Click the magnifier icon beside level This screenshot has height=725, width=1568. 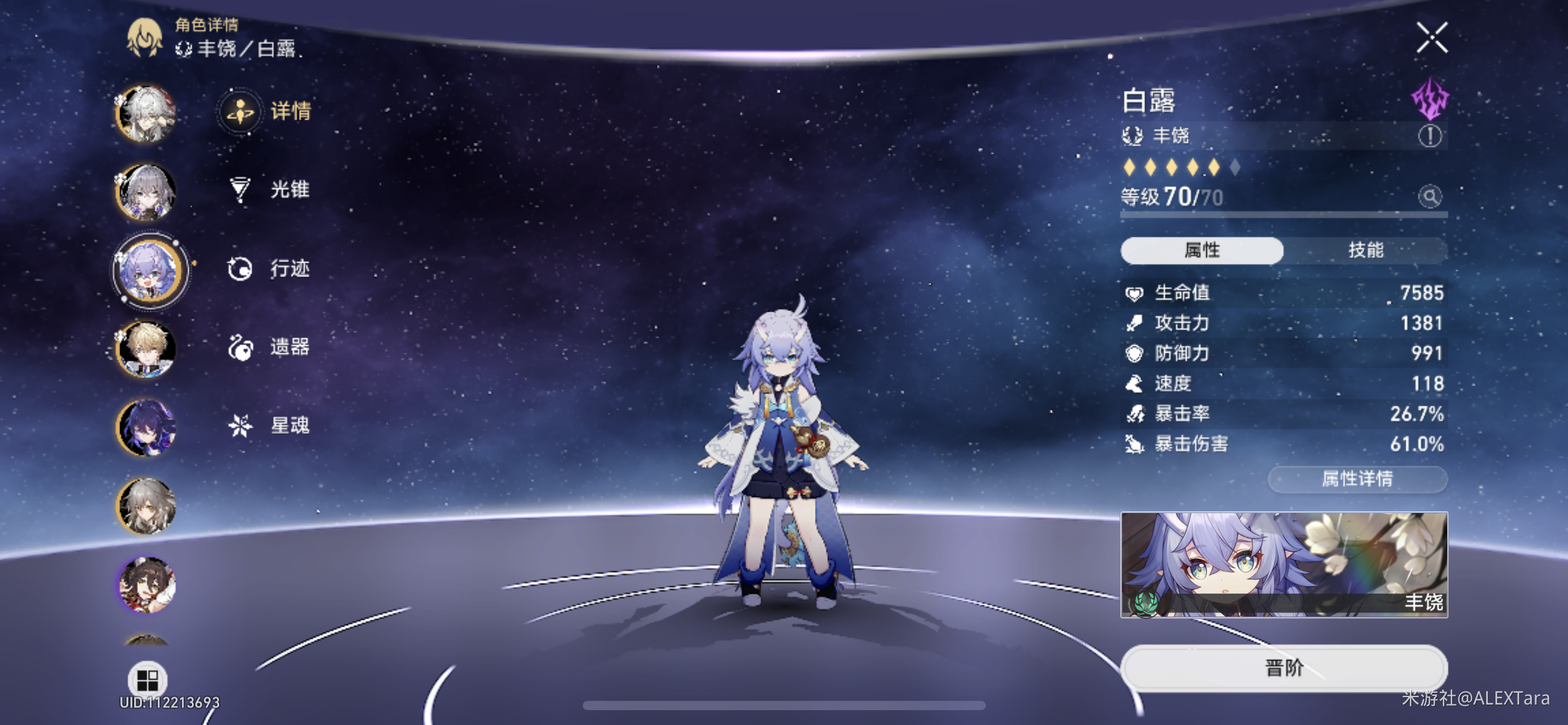[x=1430, y=197]
